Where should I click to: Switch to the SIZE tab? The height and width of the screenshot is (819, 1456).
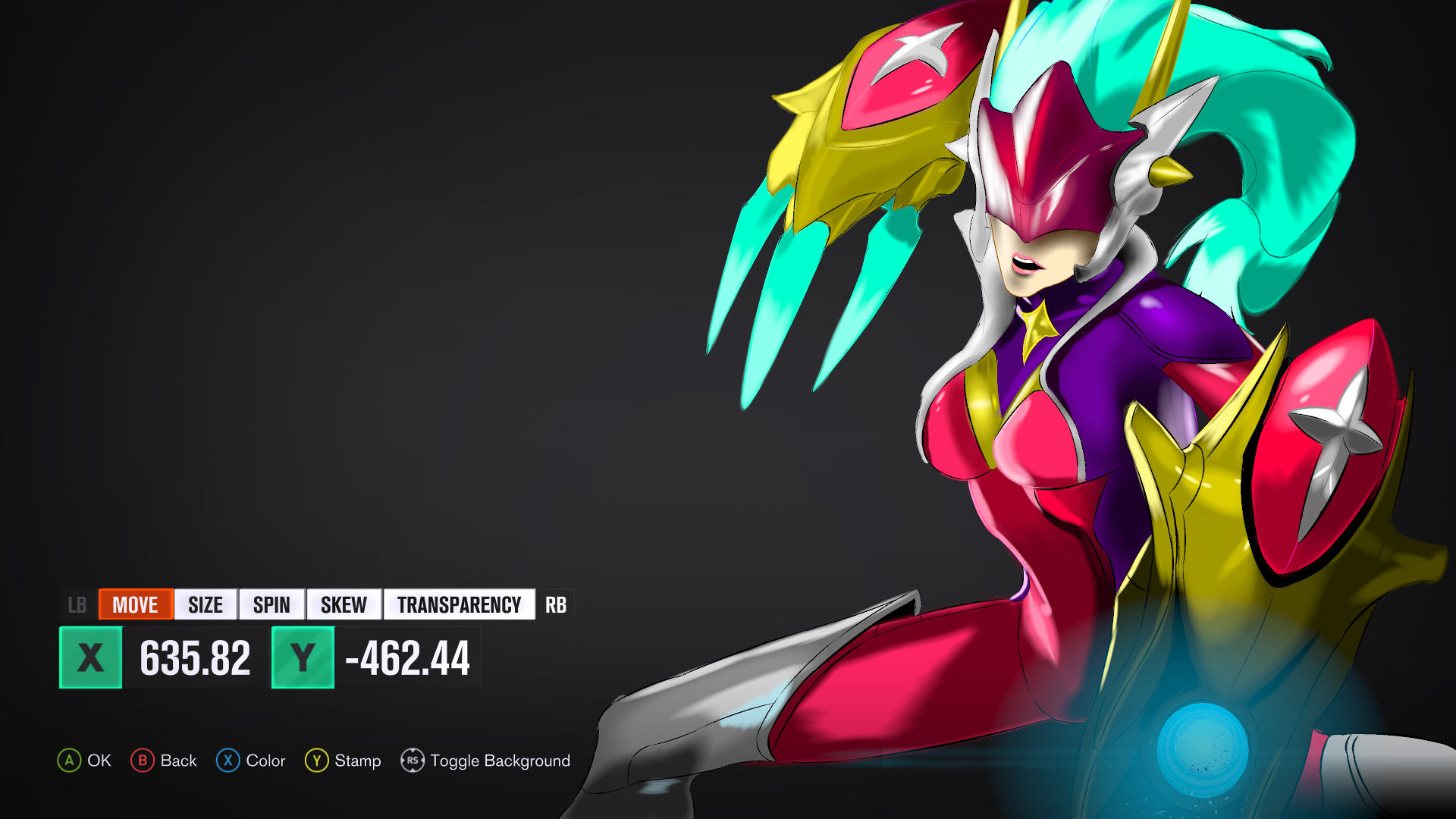(204, 604)
